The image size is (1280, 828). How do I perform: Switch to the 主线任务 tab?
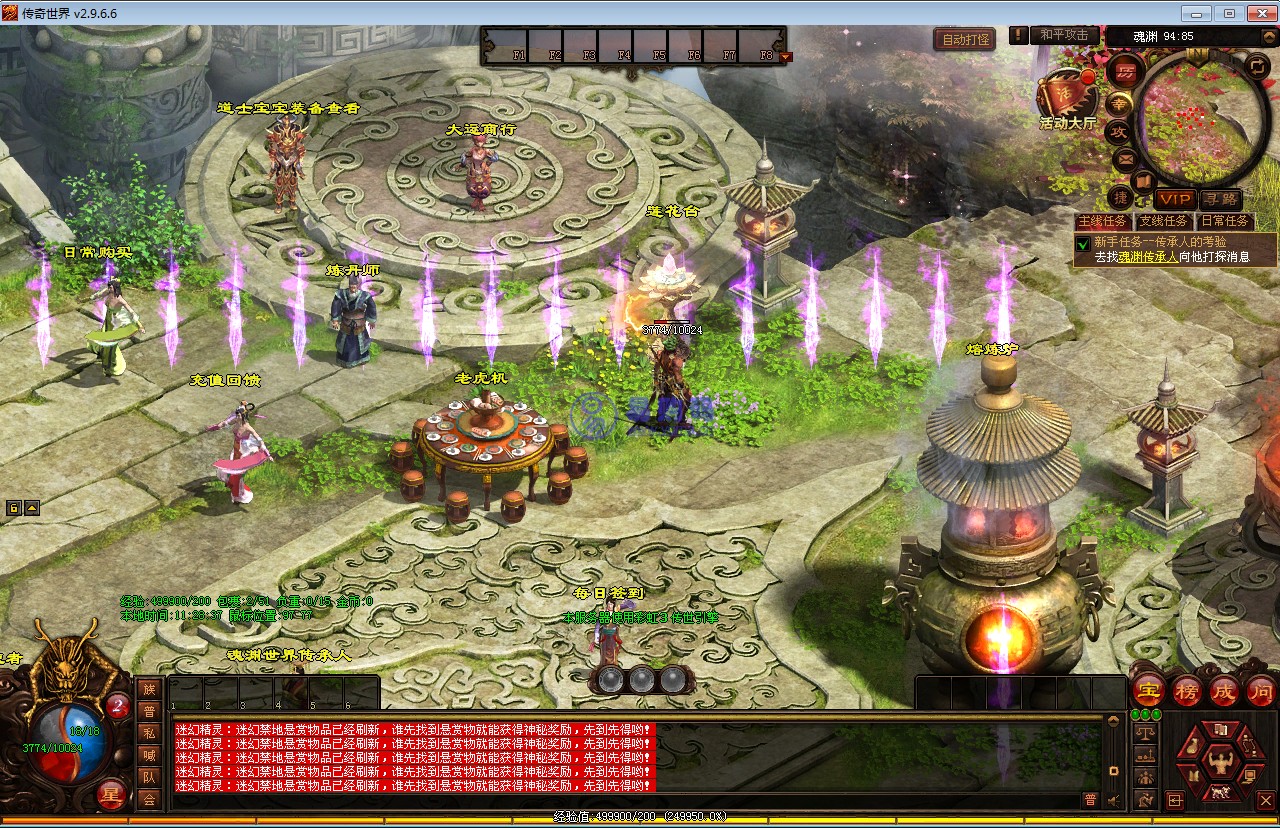(1102, 222)
